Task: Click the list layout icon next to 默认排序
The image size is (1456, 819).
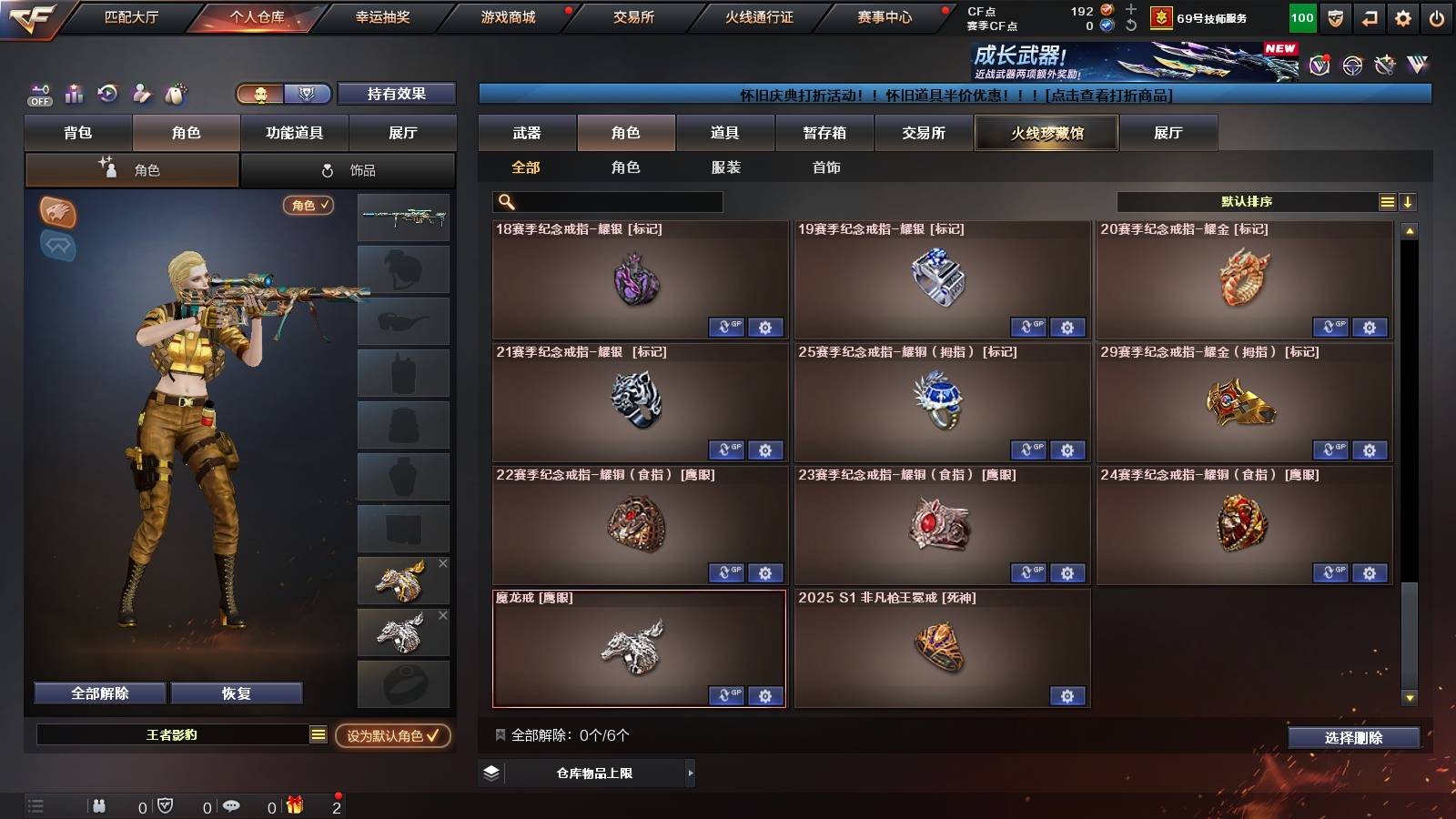Action: 1385,202
